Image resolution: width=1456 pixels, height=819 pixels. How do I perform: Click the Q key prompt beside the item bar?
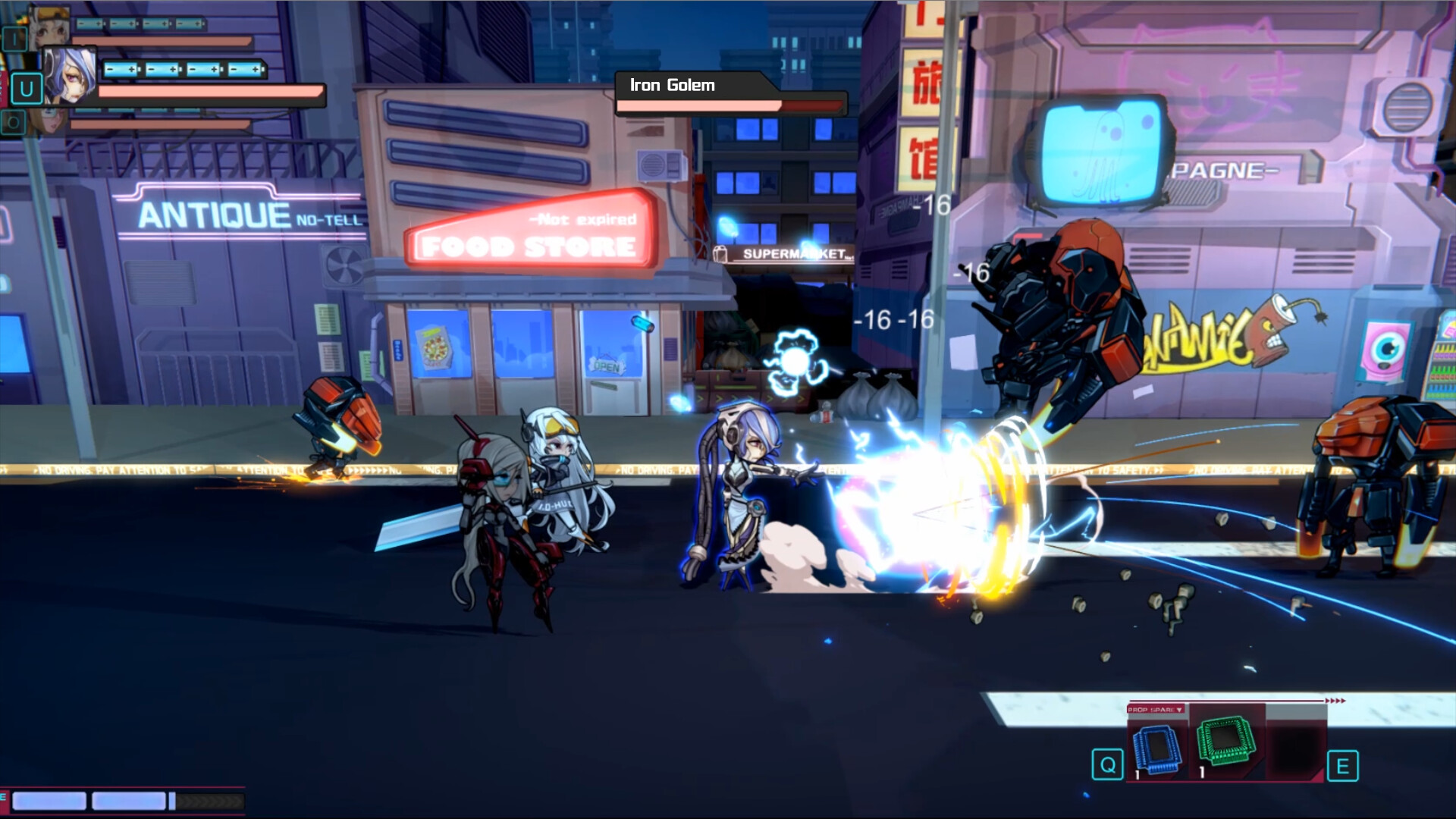pyautogui.click(x=1107, y=764)
